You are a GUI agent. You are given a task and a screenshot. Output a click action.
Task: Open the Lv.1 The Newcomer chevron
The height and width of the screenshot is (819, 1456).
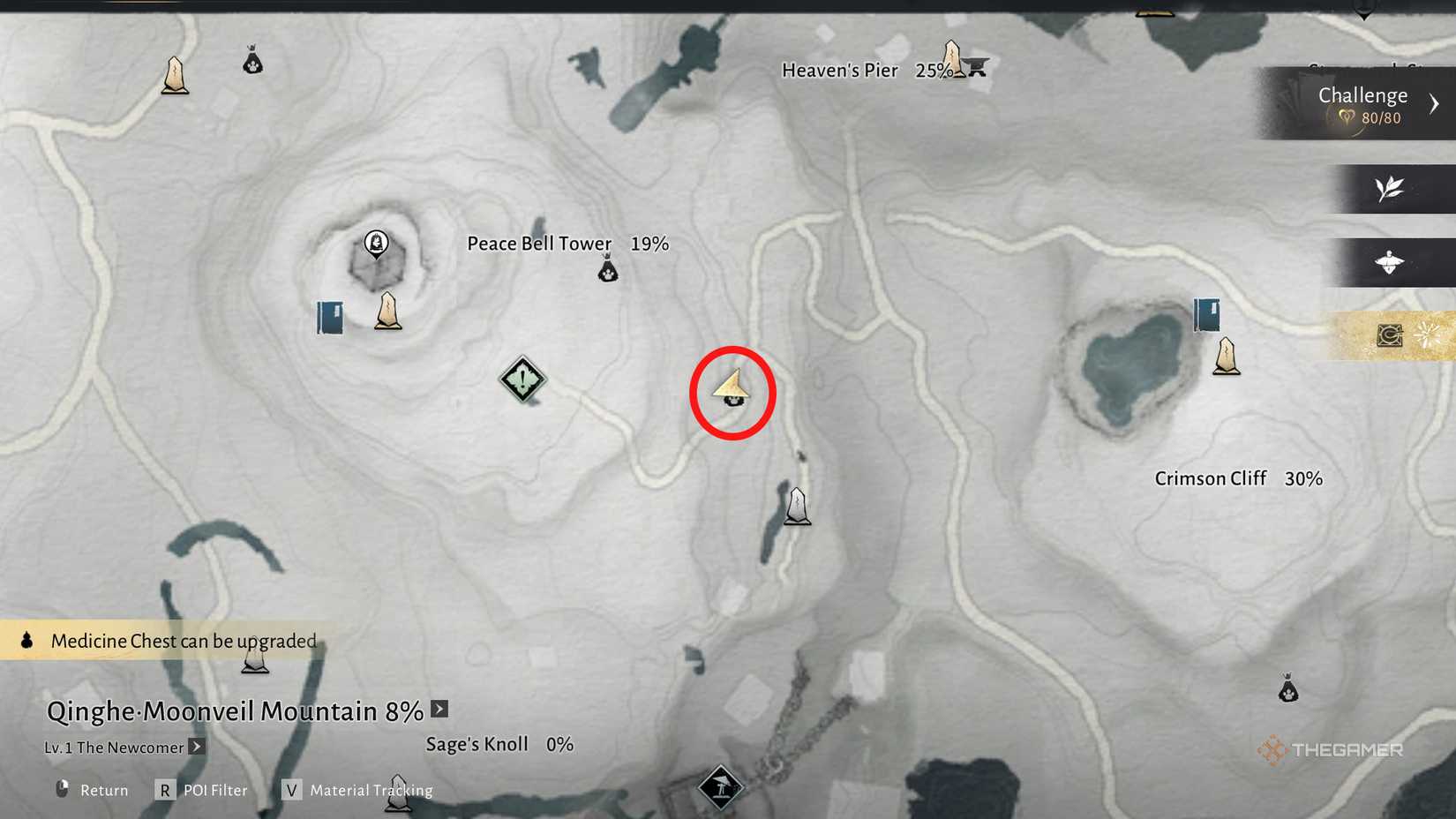196,747
